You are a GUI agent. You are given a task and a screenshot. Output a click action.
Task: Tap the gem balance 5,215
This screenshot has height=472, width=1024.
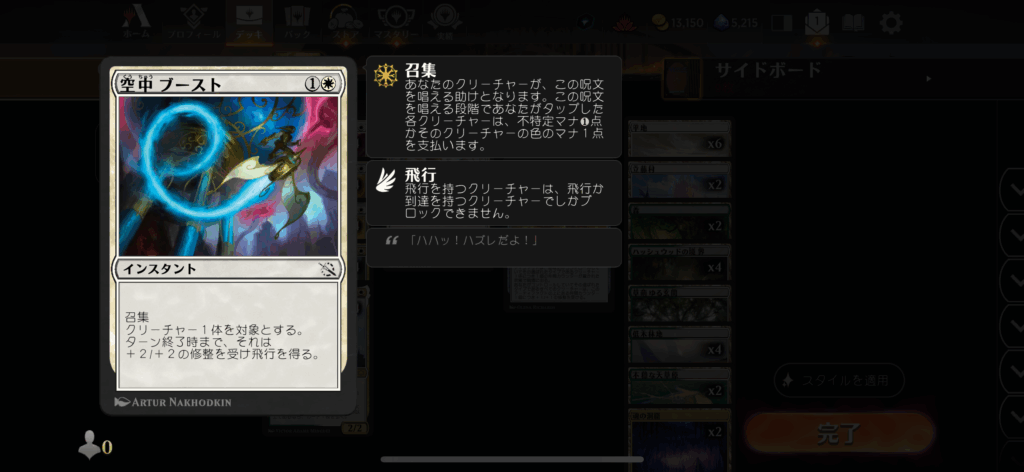pos(738,22)
